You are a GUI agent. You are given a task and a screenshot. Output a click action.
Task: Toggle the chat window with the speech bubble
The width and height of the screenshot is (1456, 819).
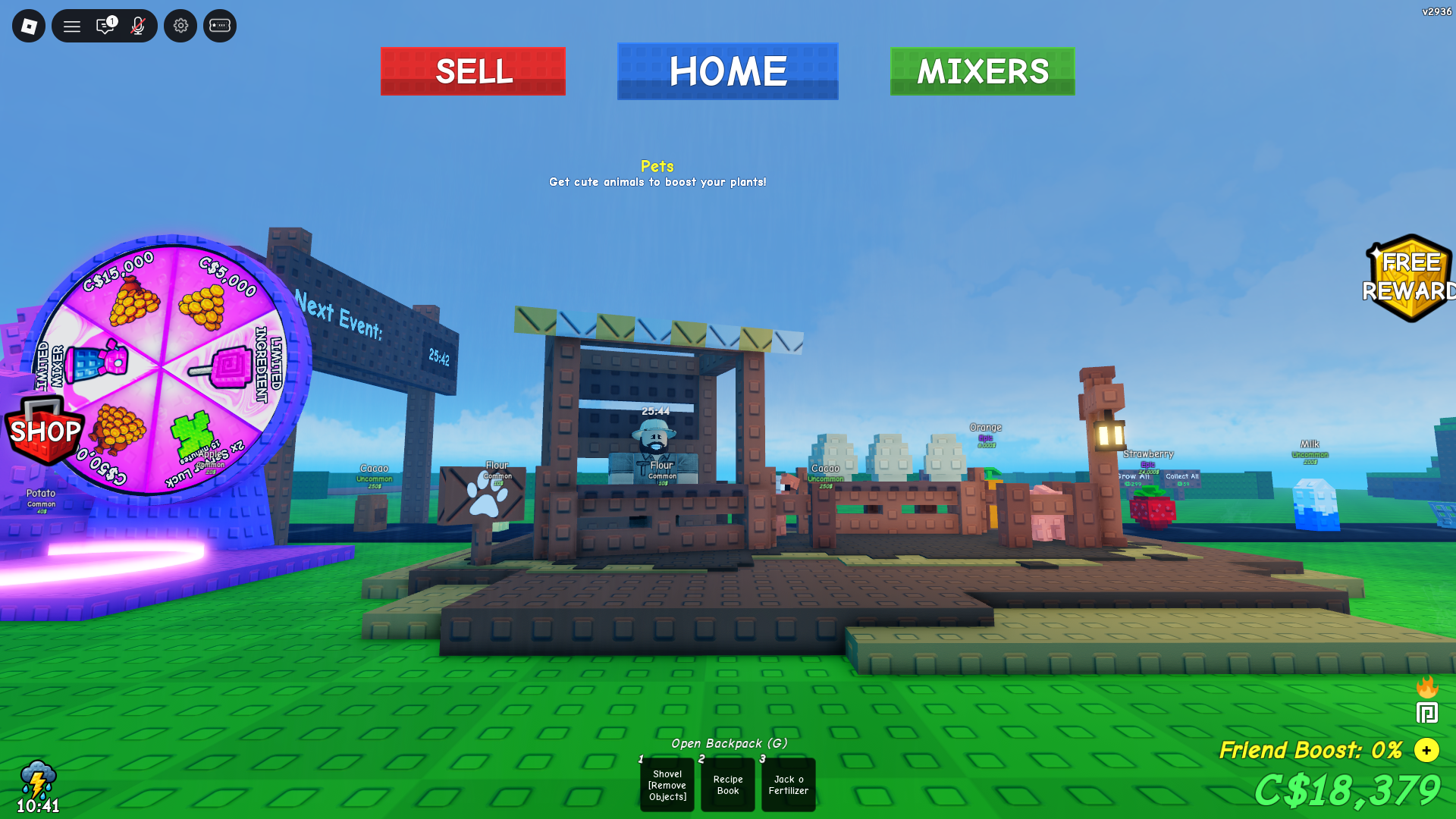105,25
